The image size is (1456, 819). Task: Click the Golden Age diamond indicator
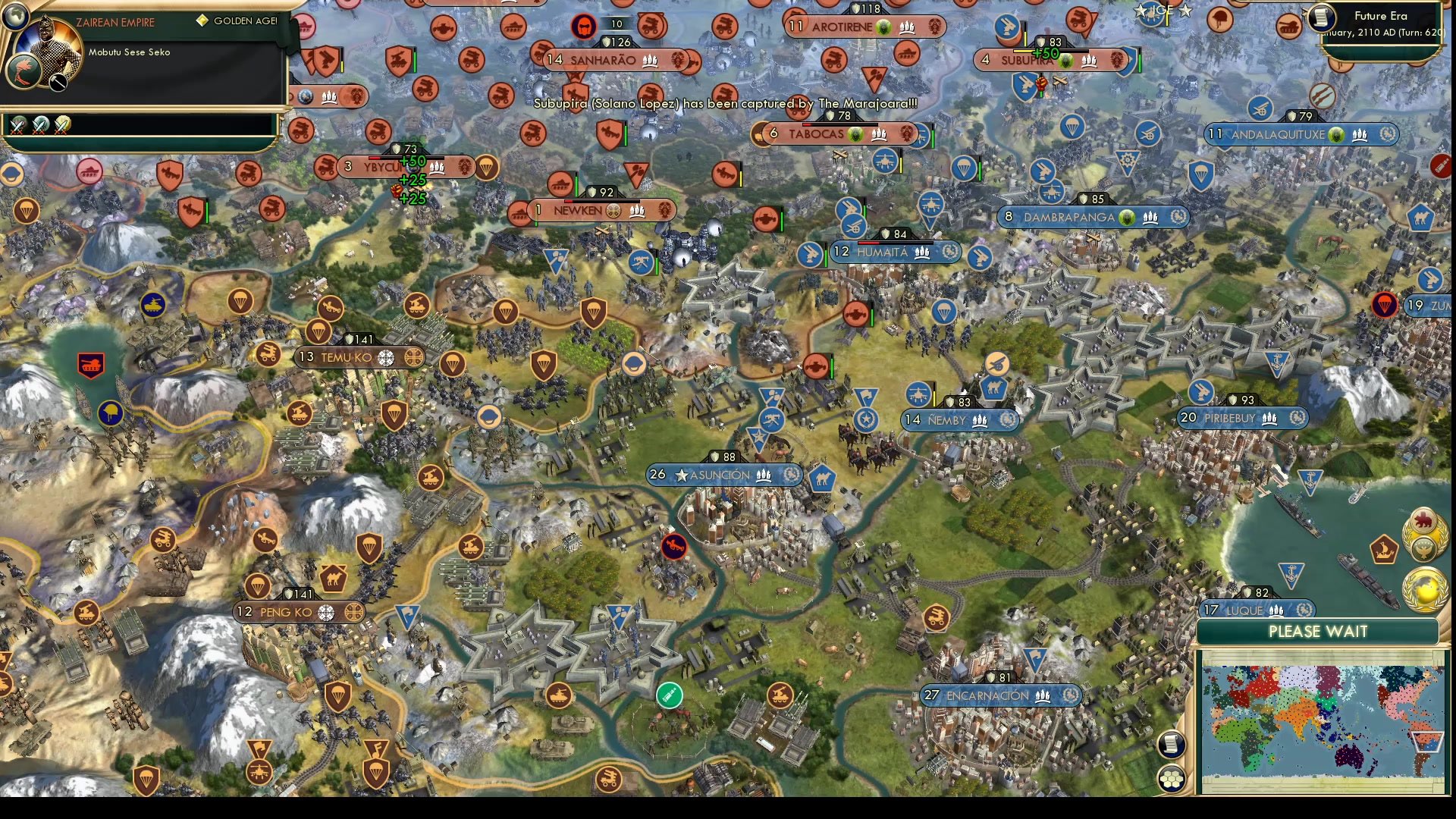point(203,20)
